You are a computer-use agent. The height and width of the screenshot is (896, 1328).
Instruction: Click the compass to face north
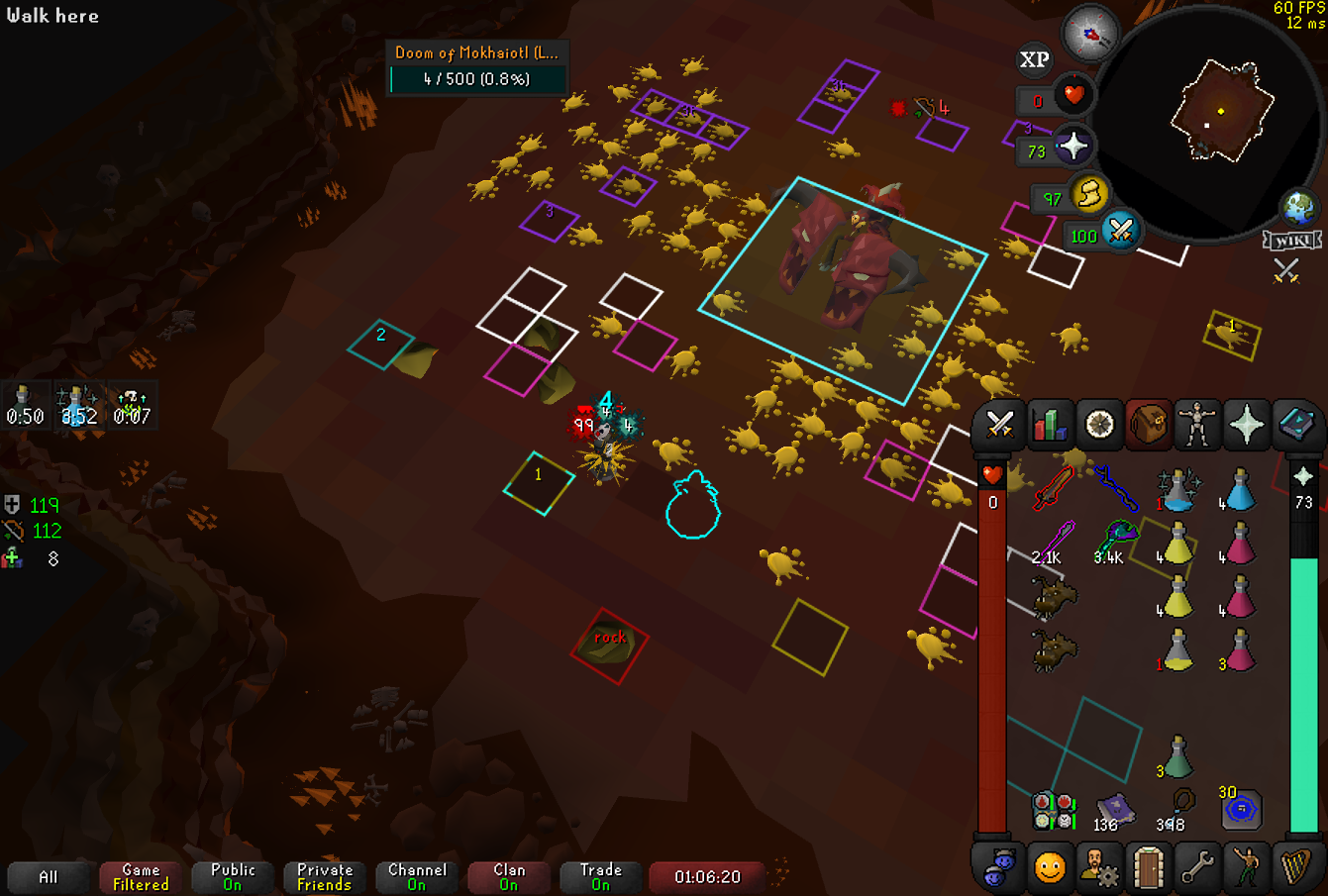pos(1089,34)
